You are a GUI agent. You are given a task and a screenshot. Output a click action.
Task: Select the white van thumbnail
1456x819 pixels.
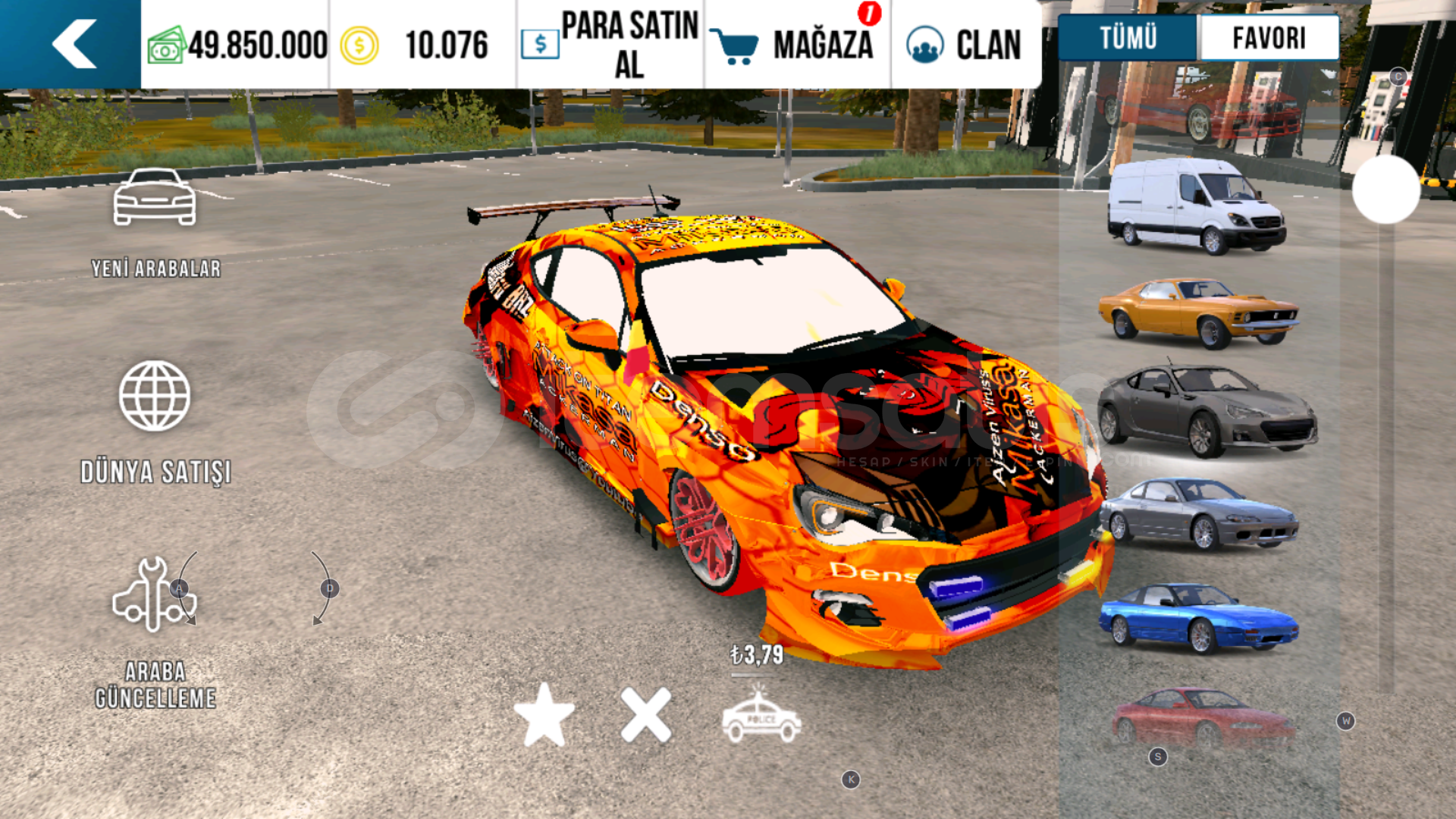pyautogui.click(x=1197, y=205)
